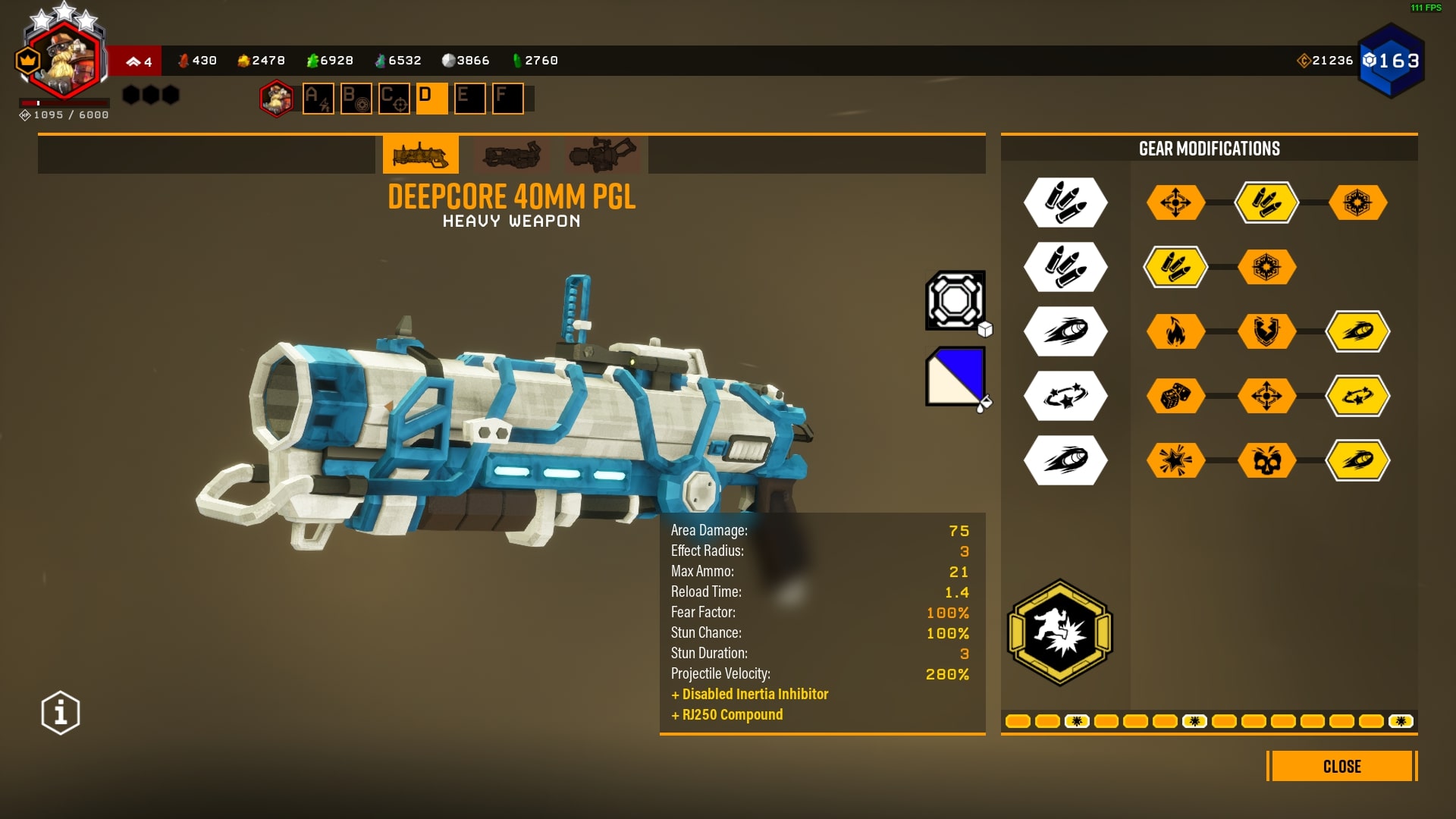The height and width of the screenshot is (819, 1456).
Task: Select the tier 3 flame mod
Action: coord(1175,331)
